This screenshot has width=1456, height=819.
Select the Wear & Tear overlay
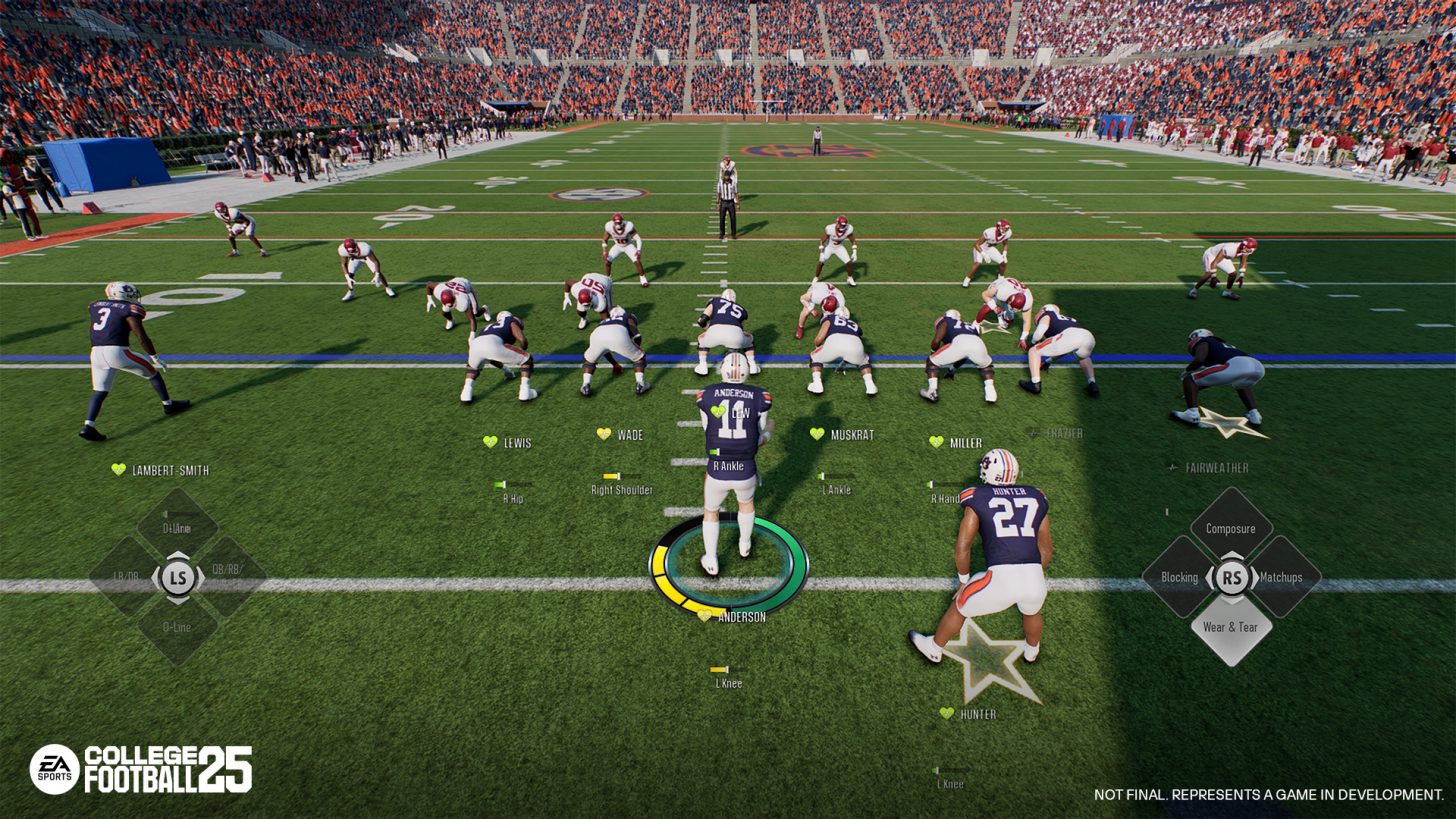pos(1230,627)
